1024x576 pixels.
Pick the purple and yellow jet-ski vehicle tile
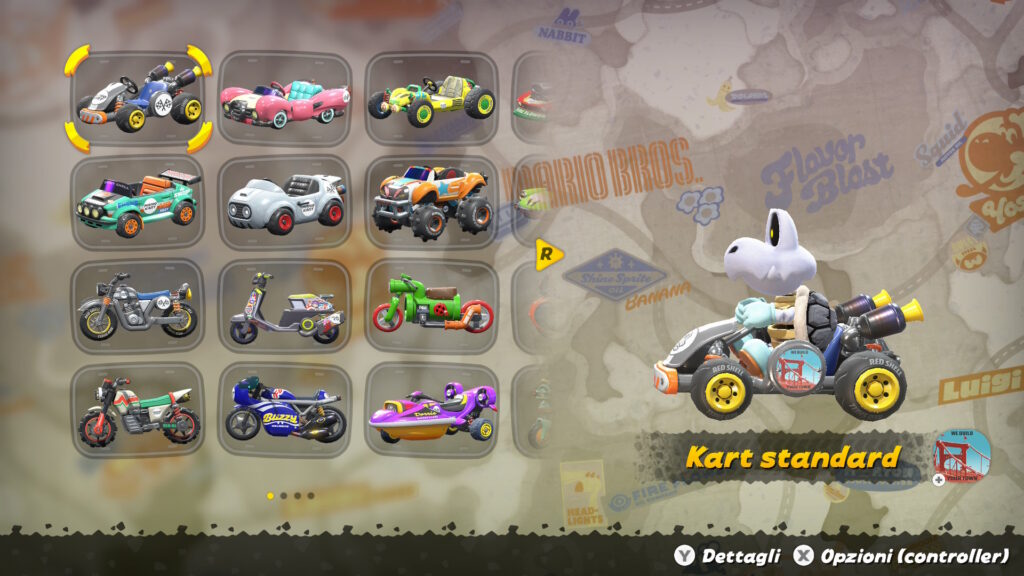pyautogui.click(x=431, y=411)
